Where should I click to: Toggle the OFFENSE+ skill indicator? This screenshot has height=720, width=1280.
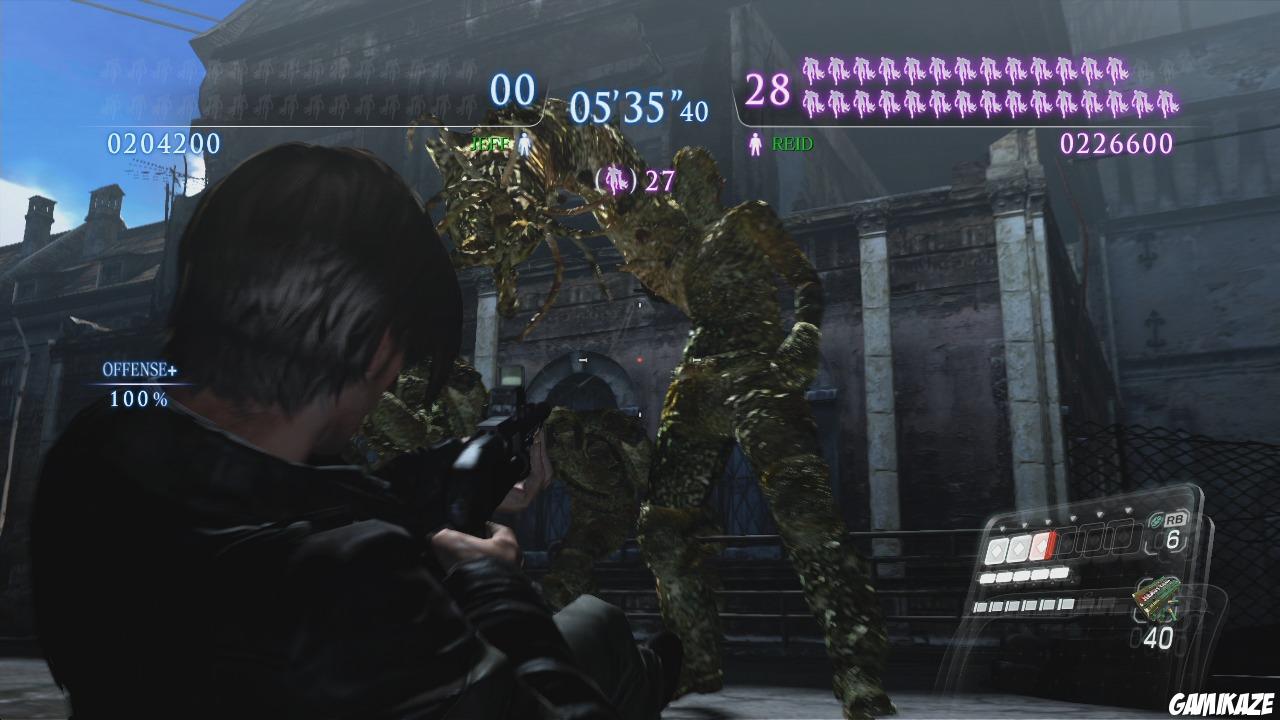click(x=138, y=371)
